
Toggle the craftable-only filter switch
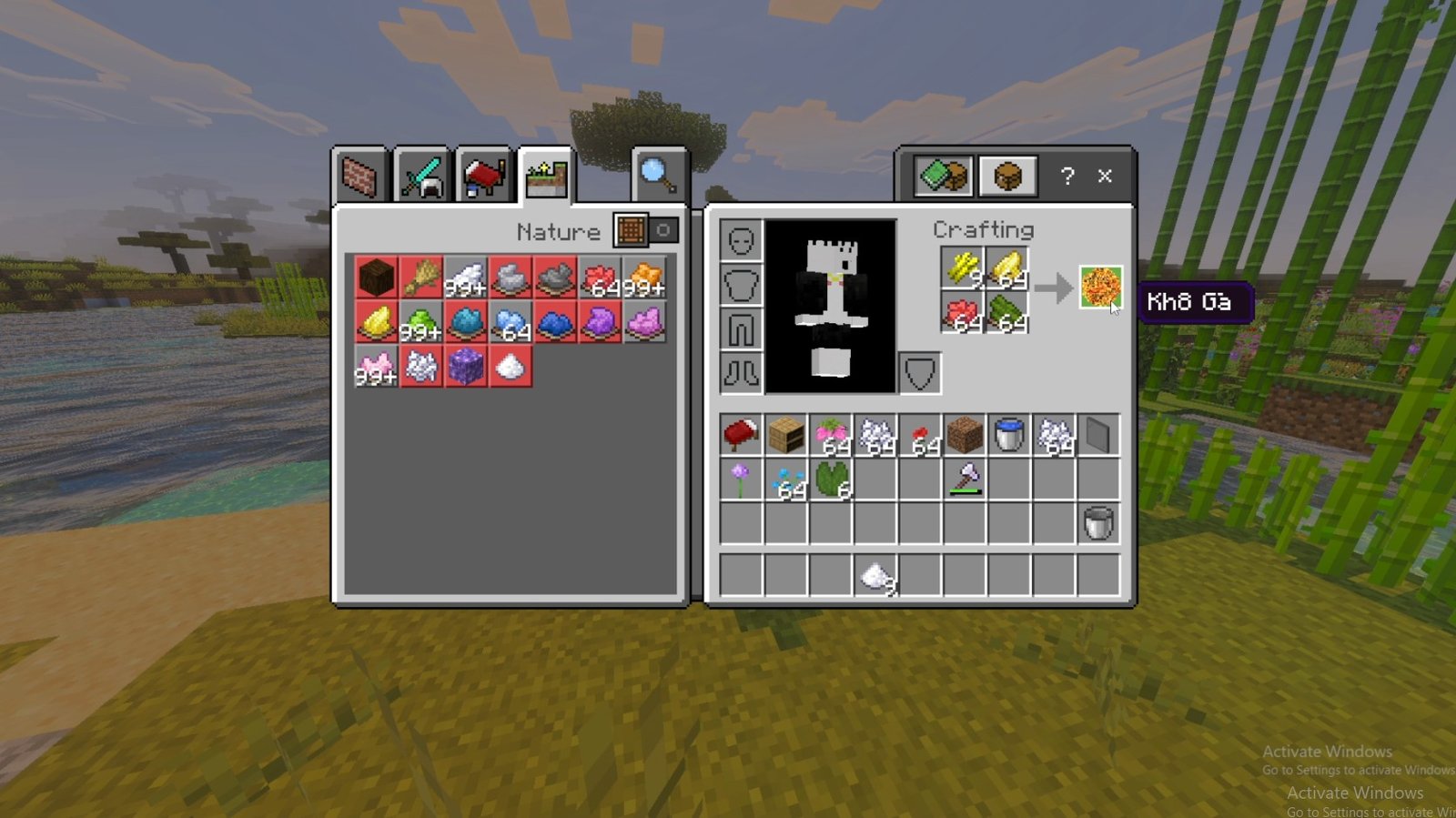coord(646,230)
